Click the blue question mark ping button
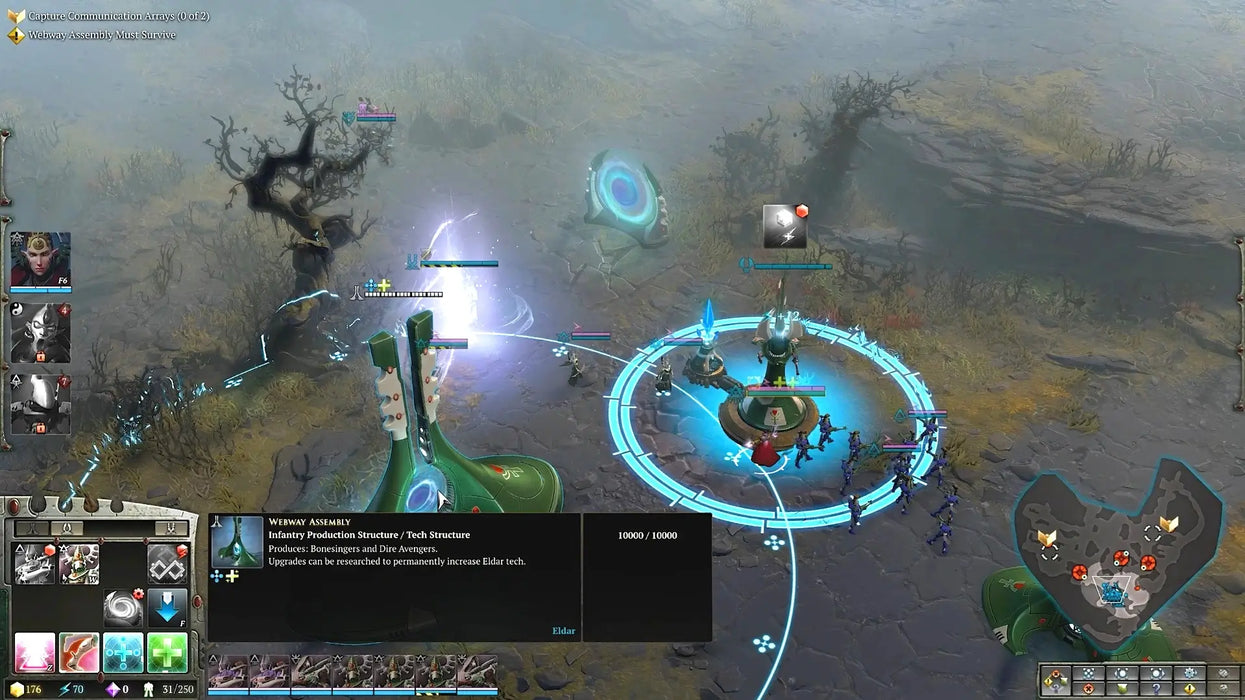Screen dimensions: 1245x700 click(1156, 689)
